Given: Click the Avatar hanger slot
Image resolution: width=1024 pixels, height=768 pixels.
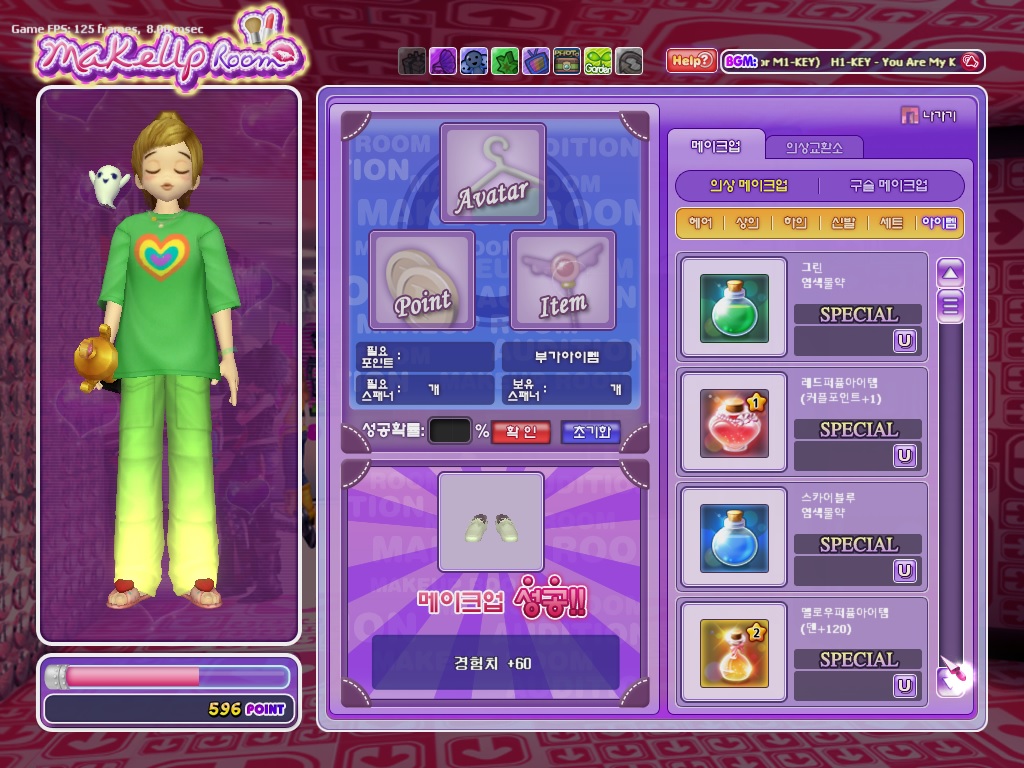Looking at the screenshot, I should (493, 174).
